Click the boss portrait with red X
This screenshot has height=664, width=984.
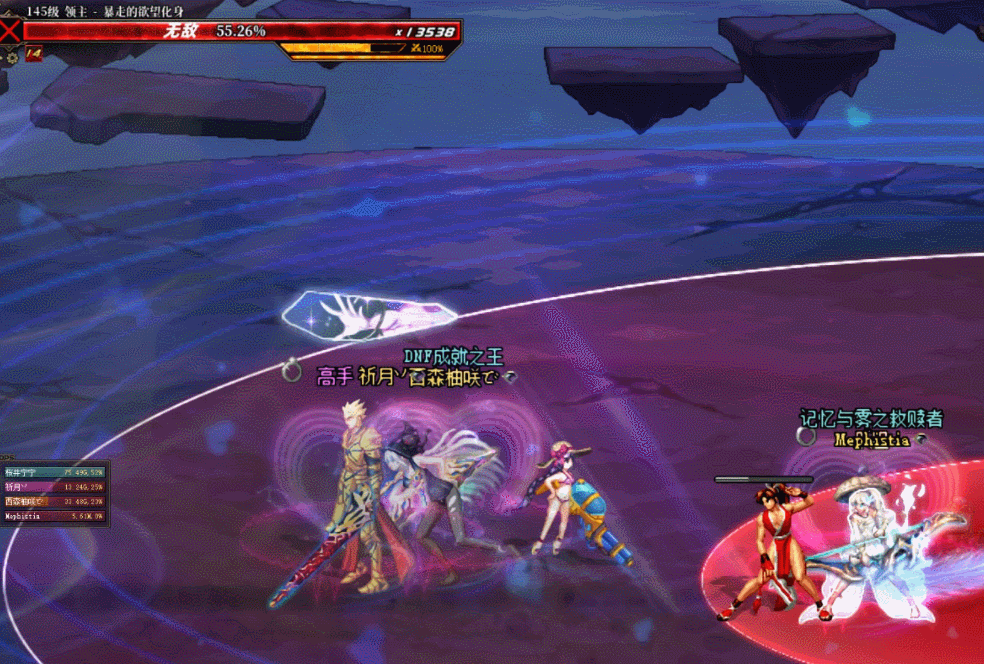click(10, 31)
